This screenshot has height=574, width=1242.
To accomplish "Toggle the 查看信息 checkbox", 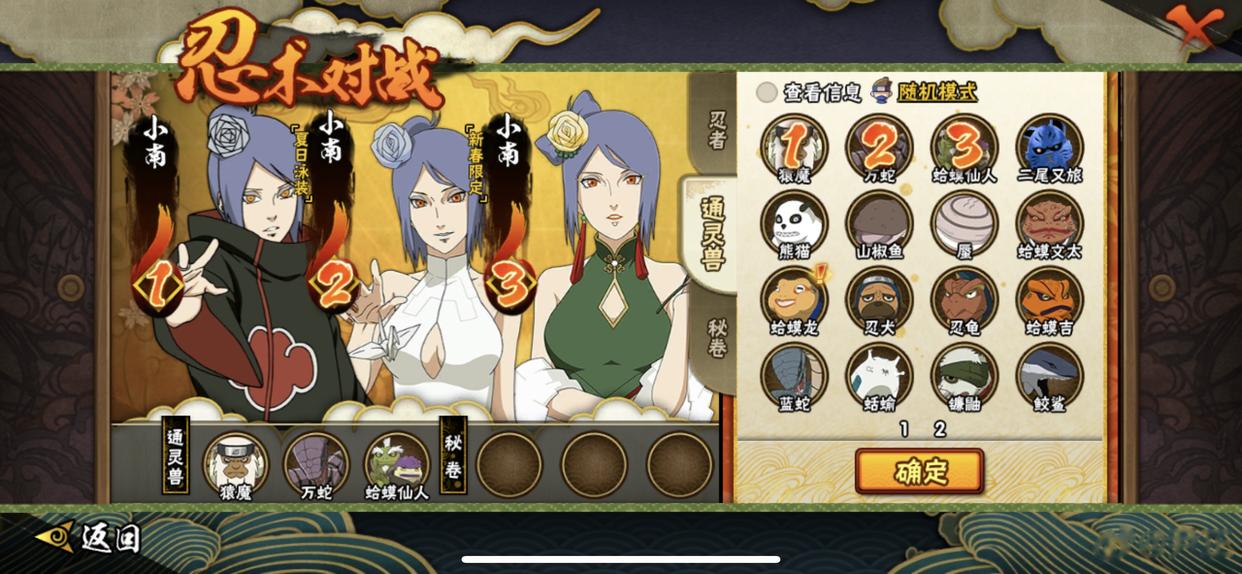I will pos(767,92).
